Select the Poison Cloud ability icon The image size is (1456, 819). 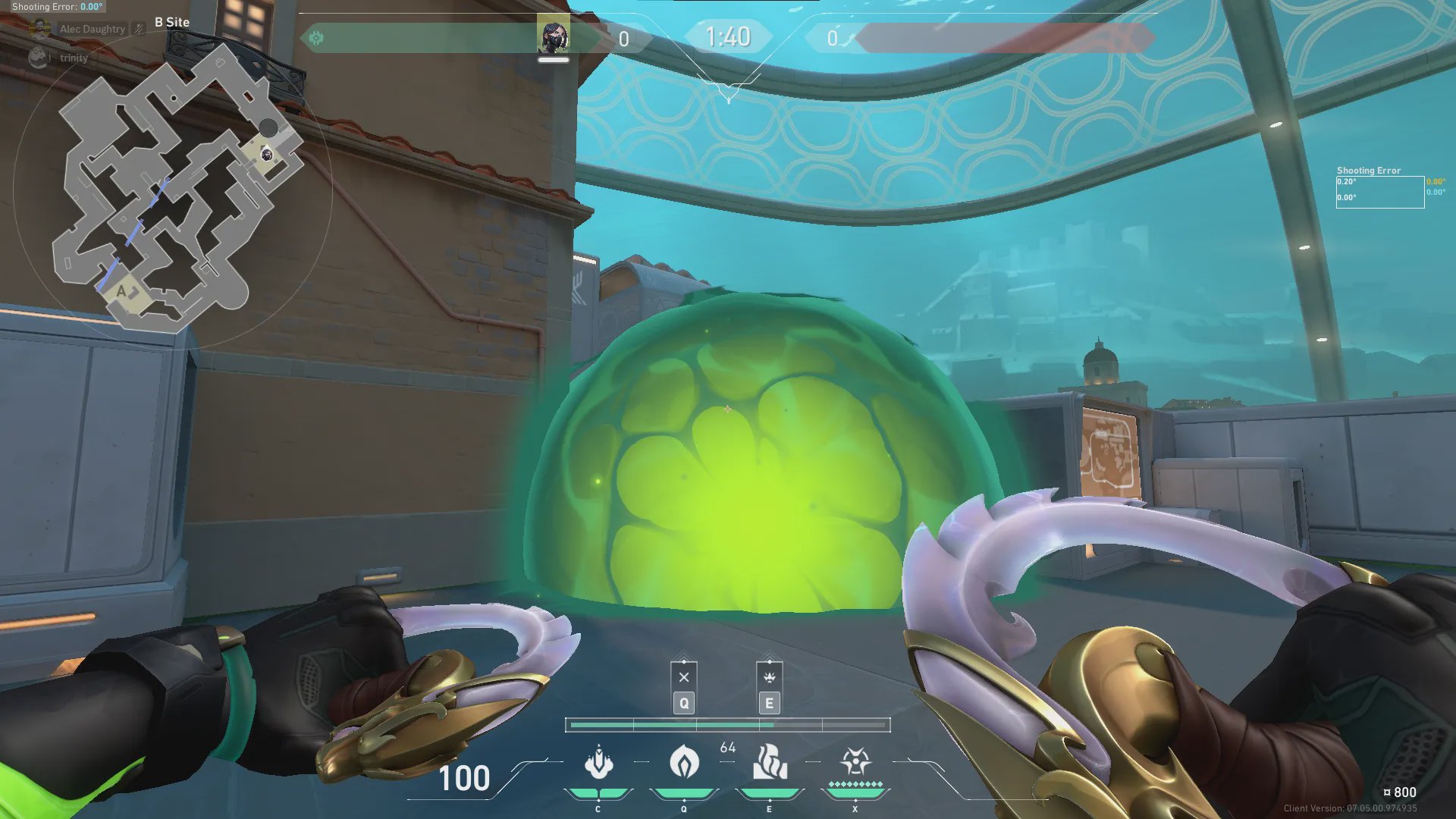tap(684, 763)
